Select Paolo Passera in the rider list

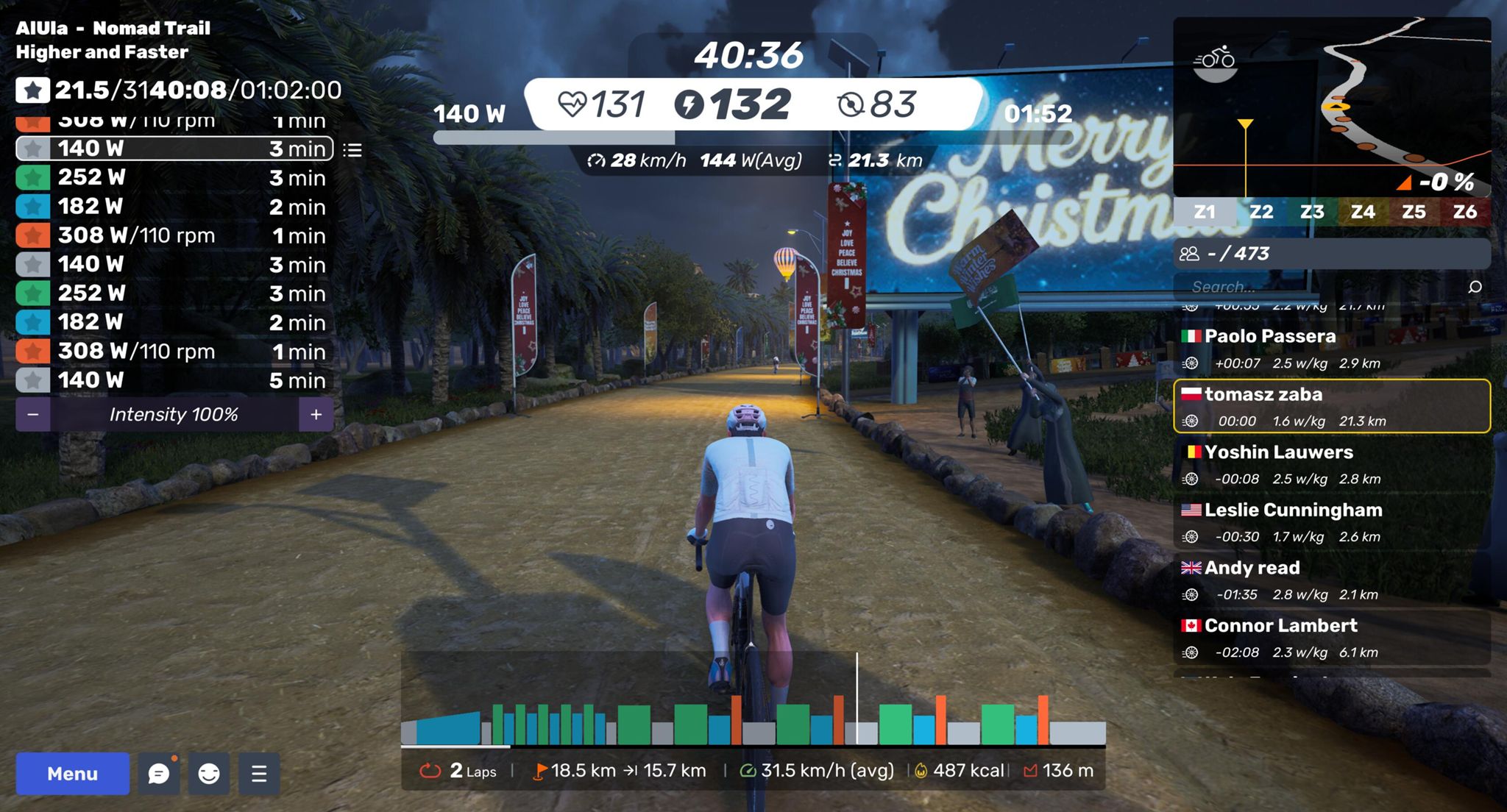(1332, 349)
